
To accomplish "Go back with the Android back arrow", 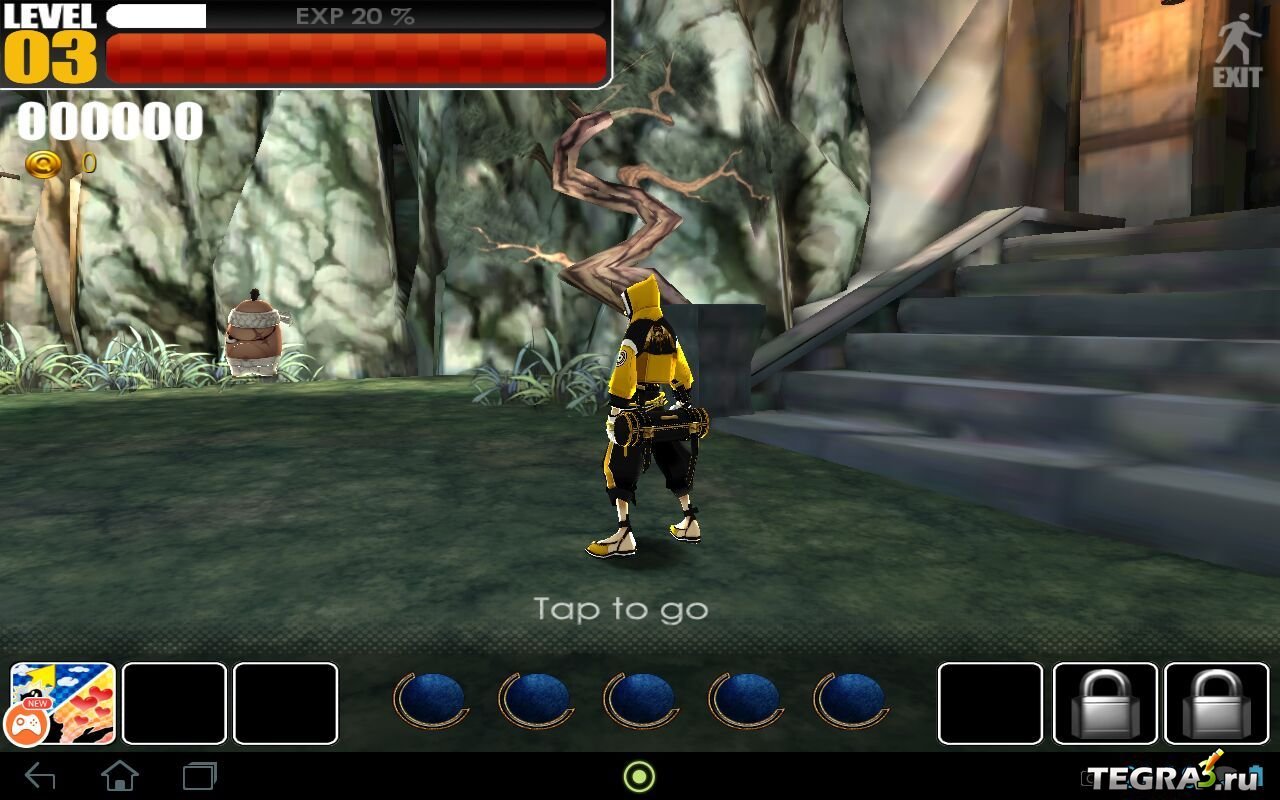I will click(x=40, y=776).
